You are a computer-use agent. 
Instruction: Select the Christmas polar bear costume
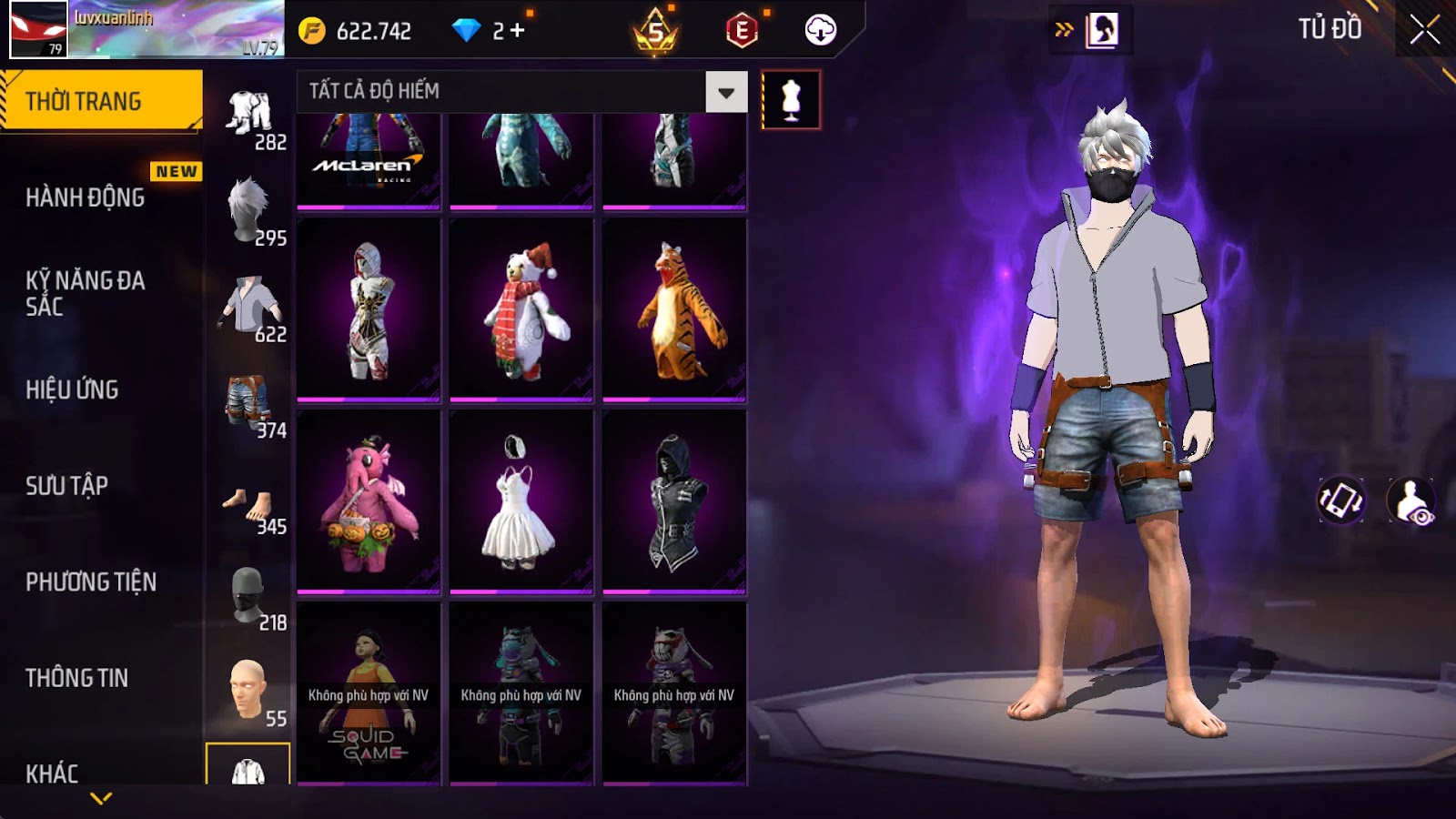[521, 309]
